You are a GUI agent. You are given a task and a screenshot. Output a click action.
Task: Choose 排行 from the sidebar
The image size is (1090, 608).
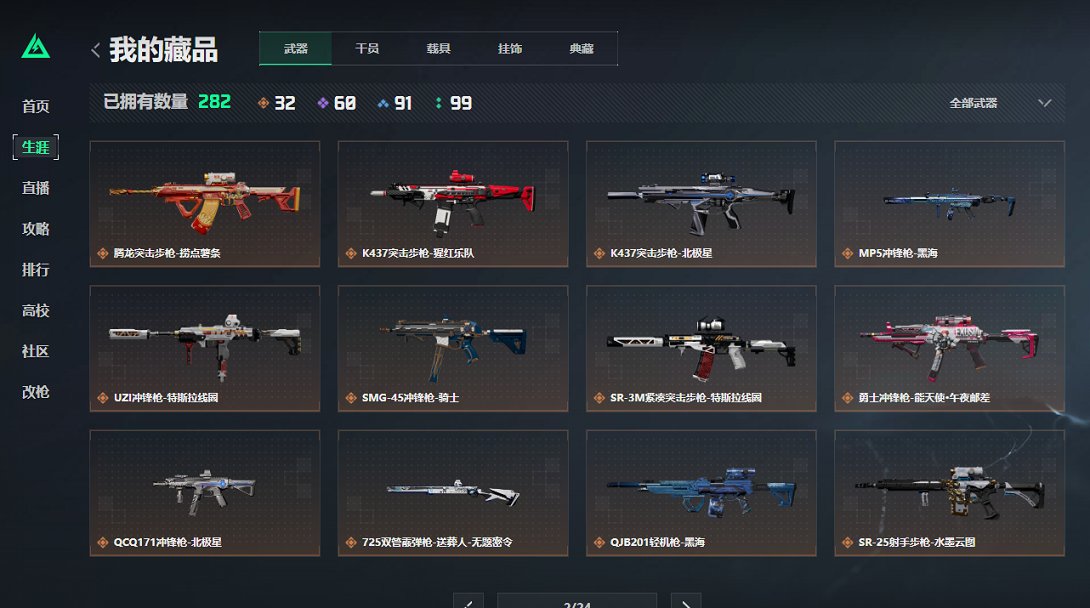click(36, 270)
